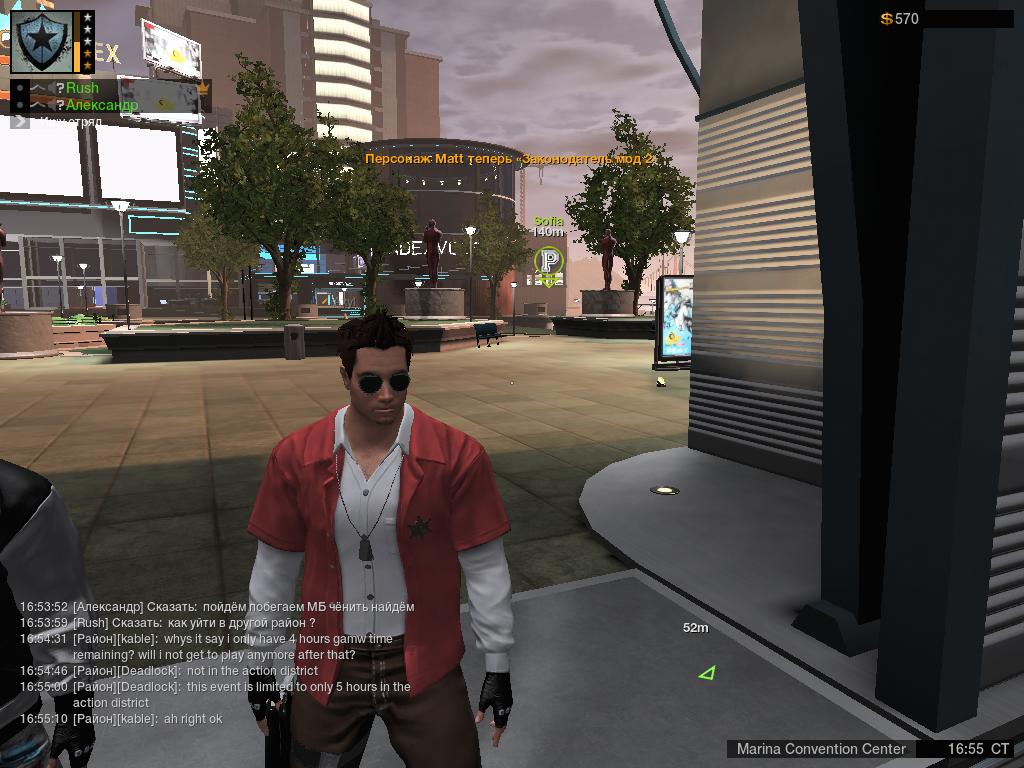Click the shield and star faction badge

pos(44,42)
